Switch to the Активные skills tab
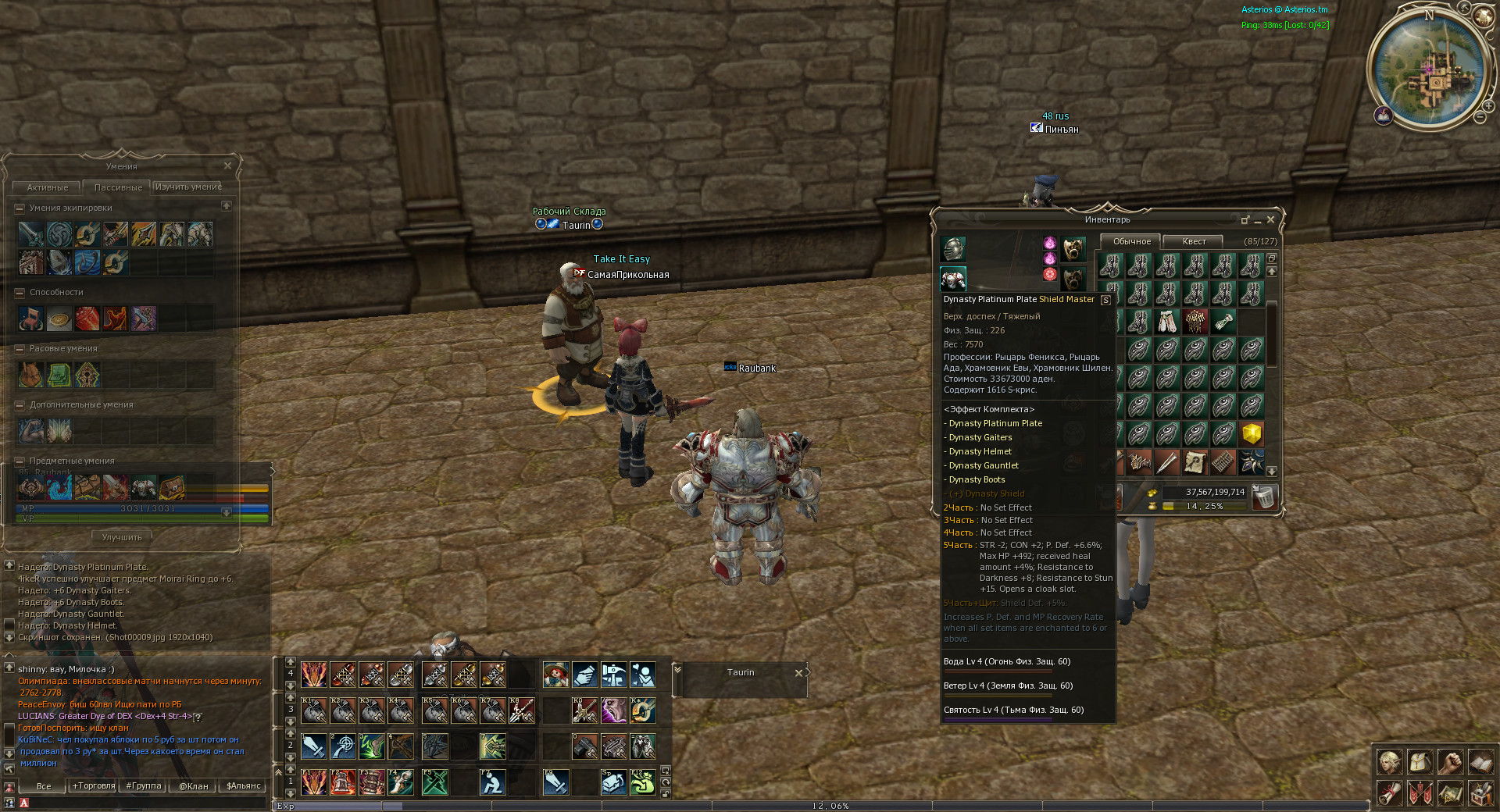This screenshot has height=812, width=1500. tap(48, 187)
